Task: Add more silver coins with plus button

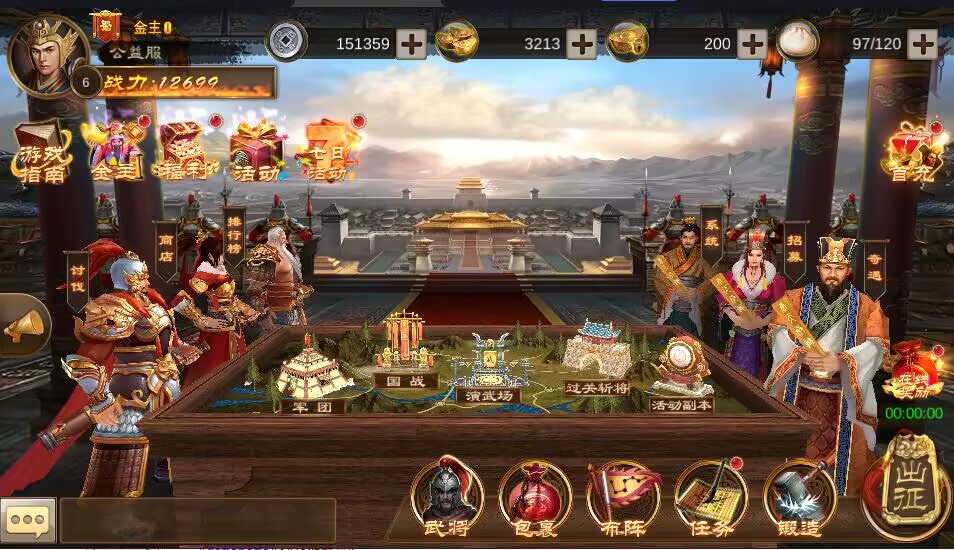Action: [411, 44]
